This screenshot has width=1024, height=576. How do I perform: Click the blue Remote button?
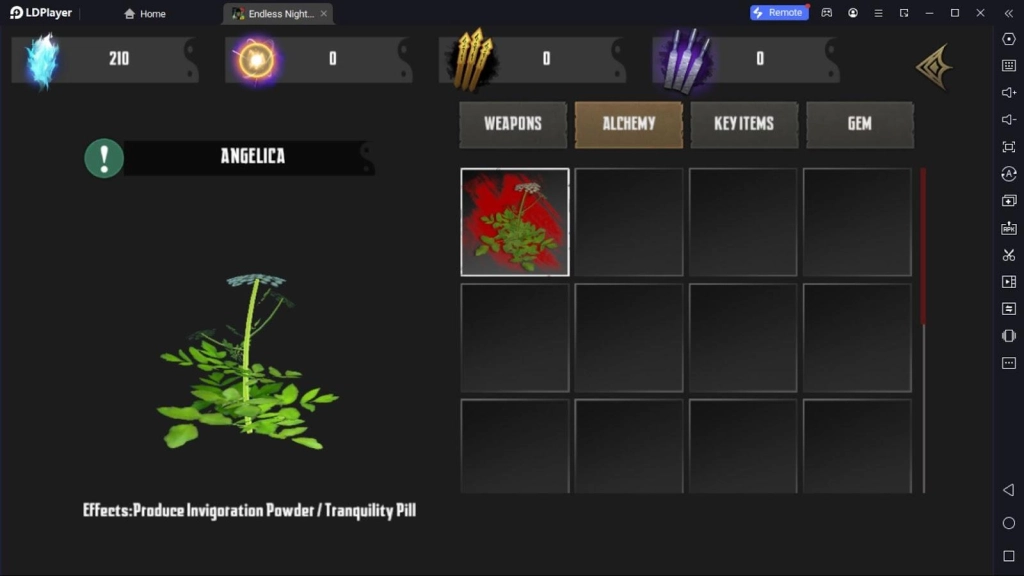click(779, 13)
